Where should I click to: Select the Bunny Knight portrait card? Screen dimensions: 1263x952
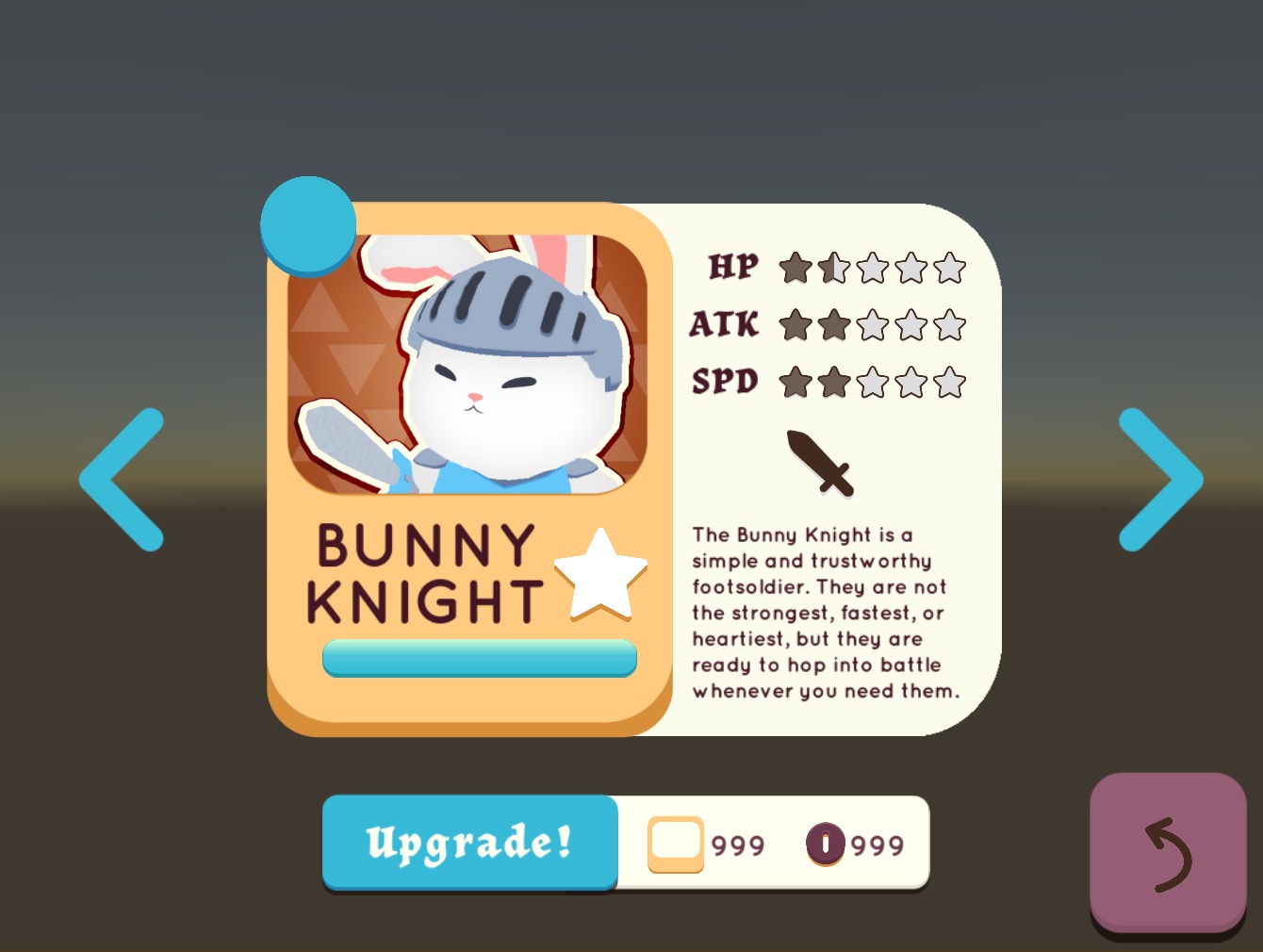coord(467,364)
